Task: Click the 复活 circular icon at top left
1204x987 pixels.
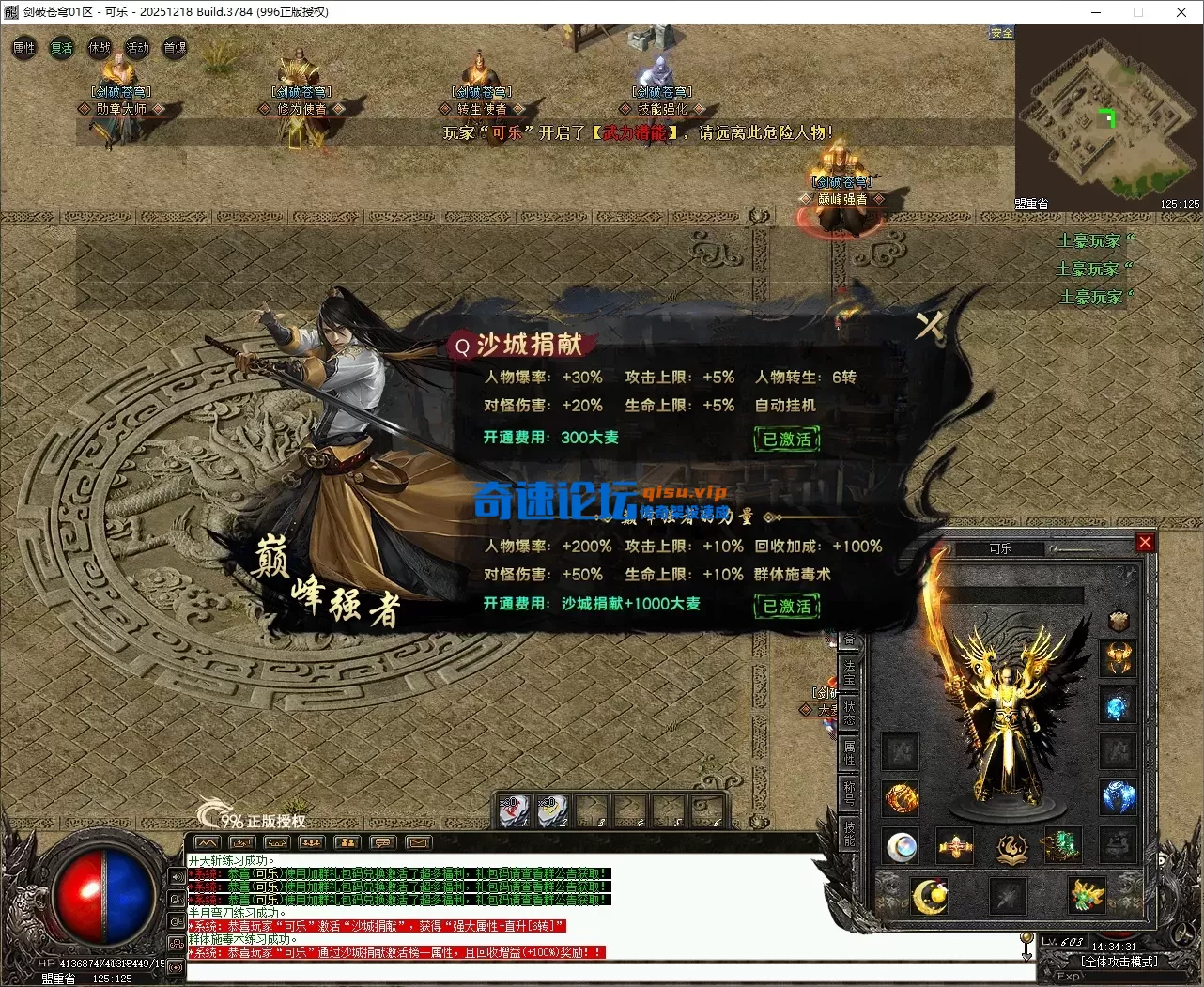Action: point(61,47)
